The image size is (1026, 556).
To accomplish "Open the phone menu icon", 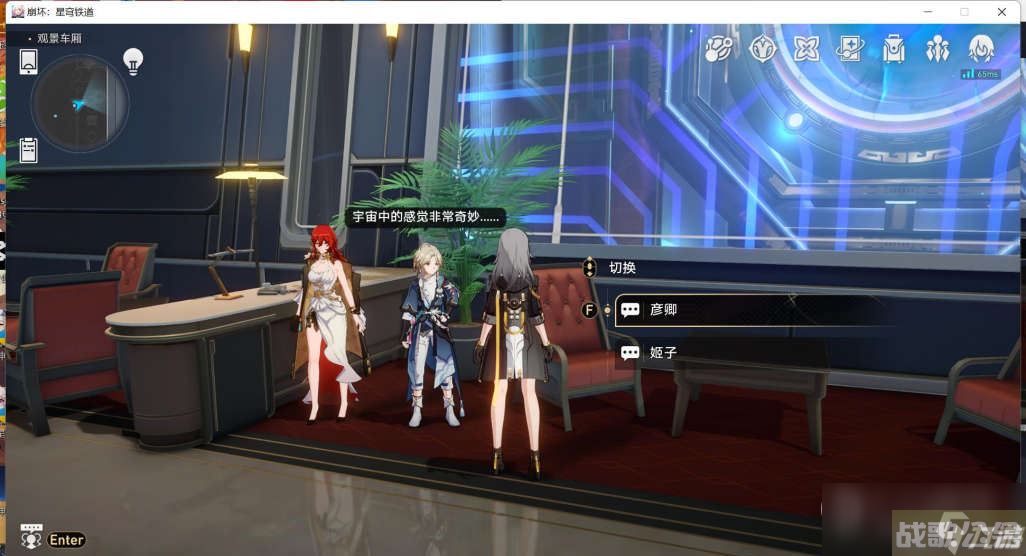I will (28, 61).
